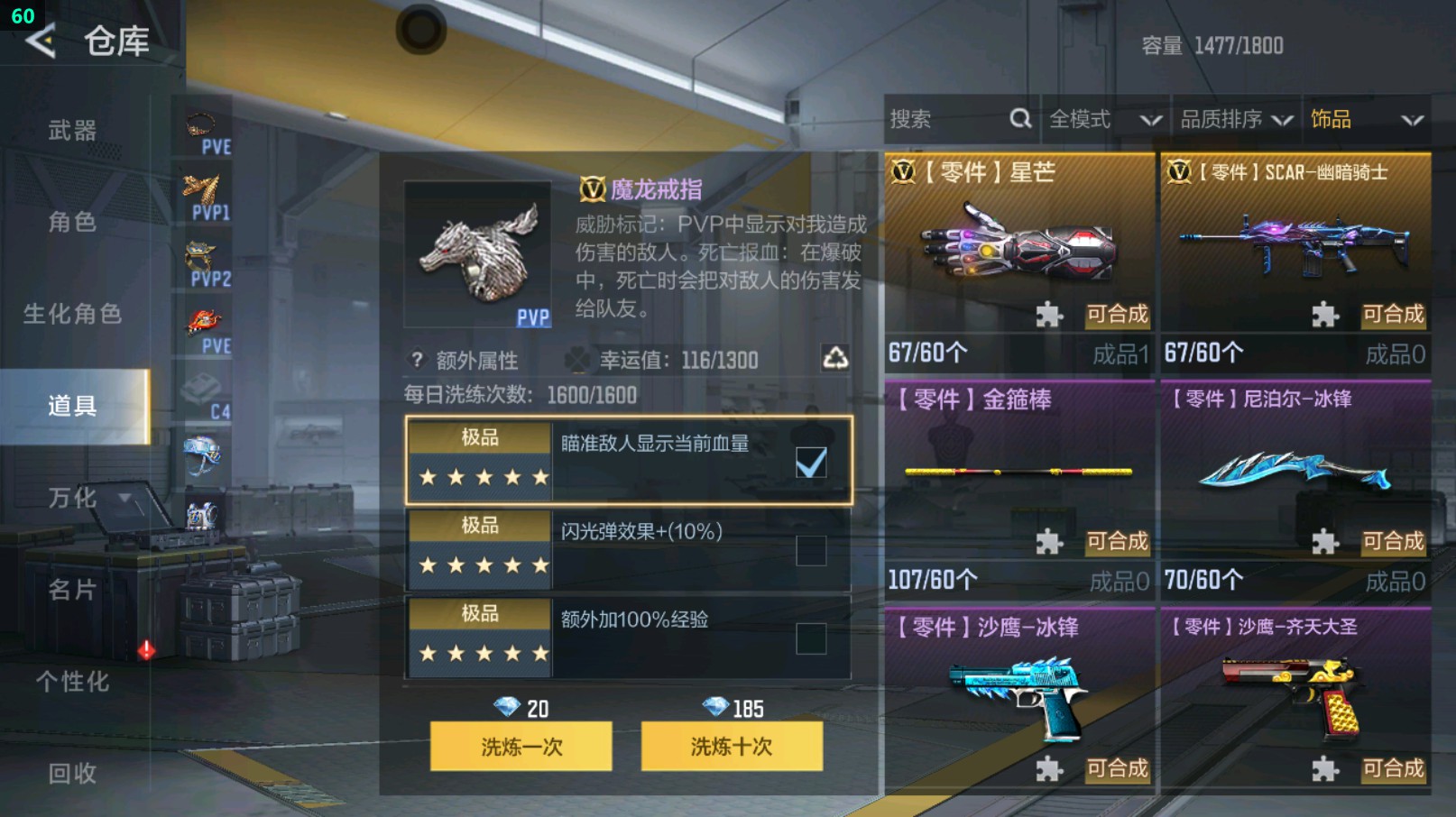Uncheck the 瞄准敌人显示当前血量 attribute checkbox
Image resolution: width=1456 pixels, height=817 pixels.
[811, 461]
